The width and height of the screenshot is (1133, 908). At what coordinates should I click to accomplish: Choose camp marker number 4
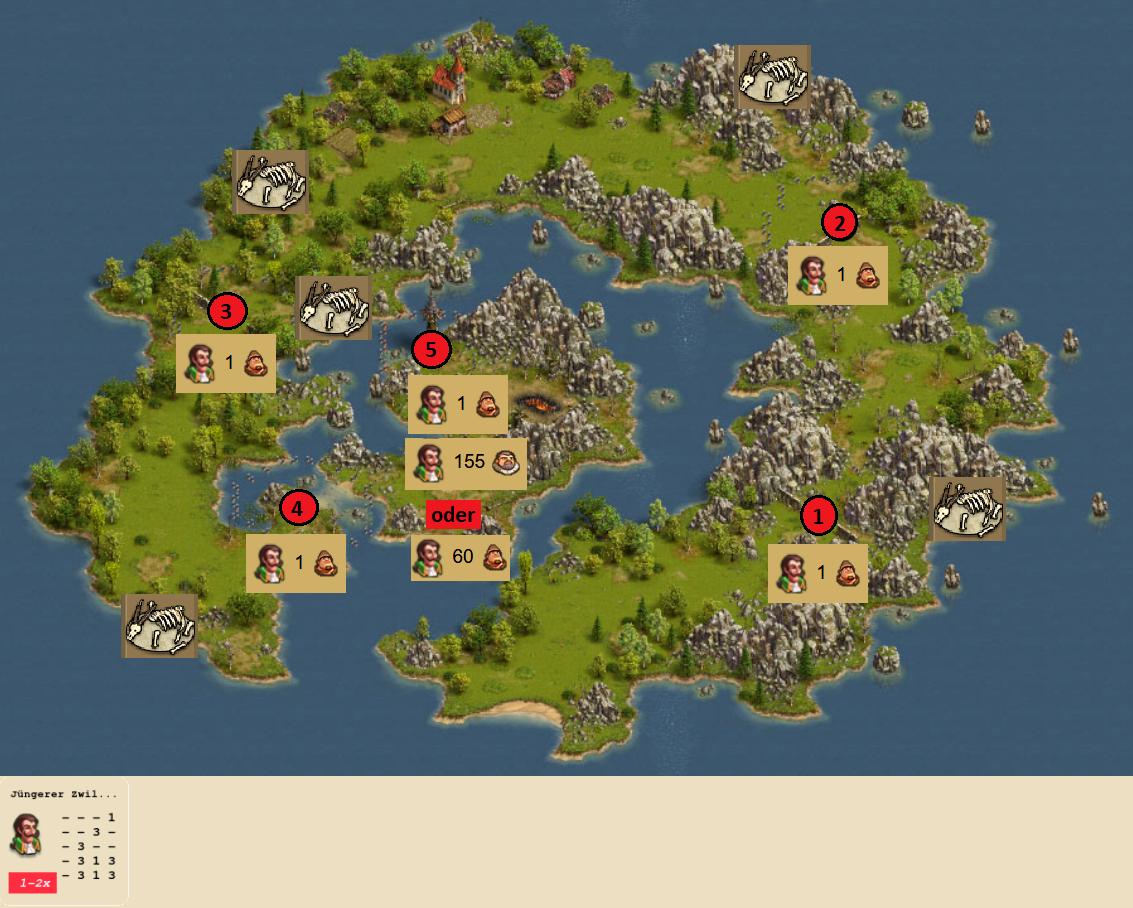coord(298,509)
